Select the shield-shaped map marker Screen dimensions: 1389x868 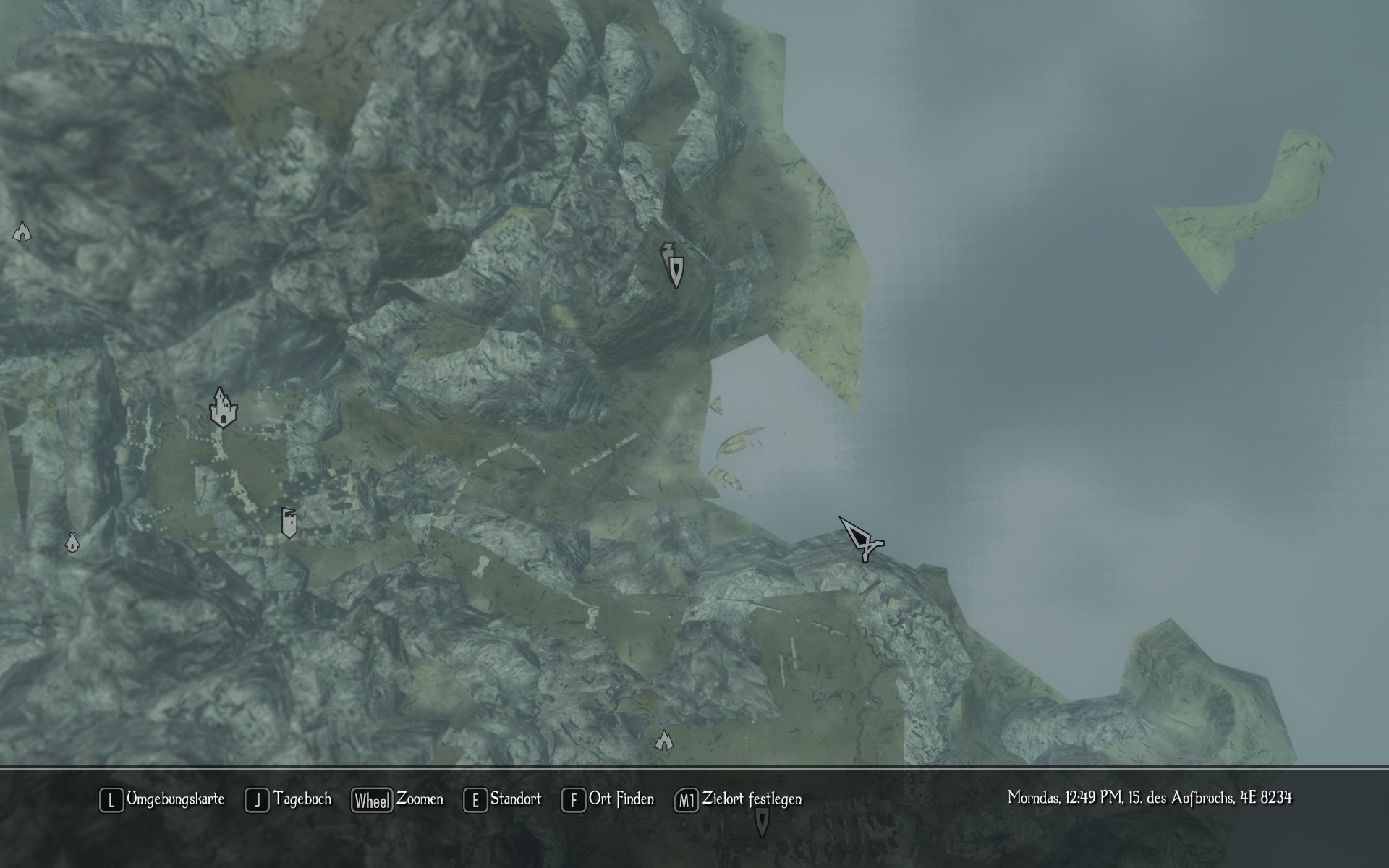[x=675, y=267]
